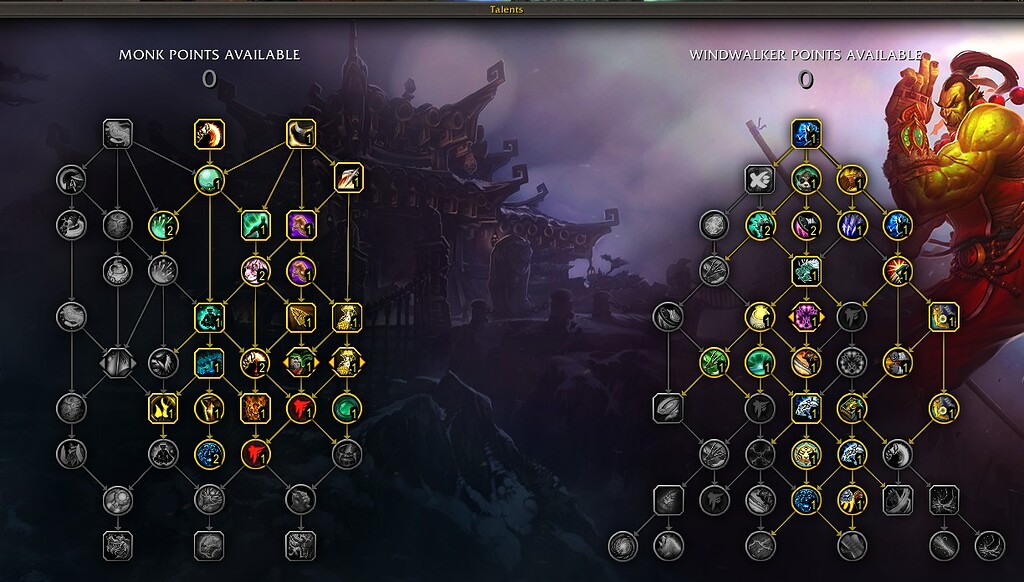Click the pink petals rank-2 talent in Monk tree
Viewport: 1024px width, 582px height.
coord(256,270)
